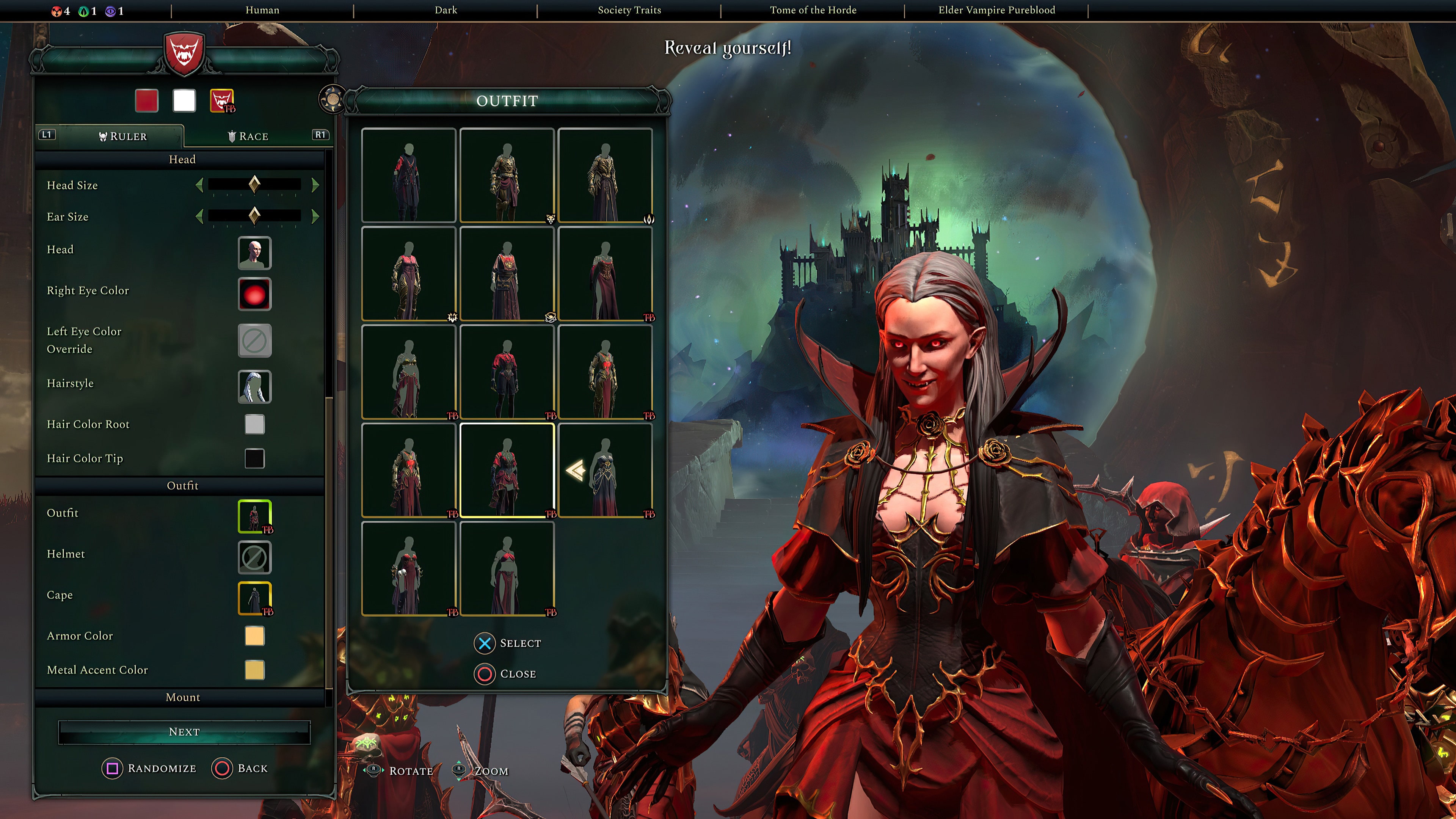Open the Cape selector
The image size is (1456, 819).
point(254,598)
